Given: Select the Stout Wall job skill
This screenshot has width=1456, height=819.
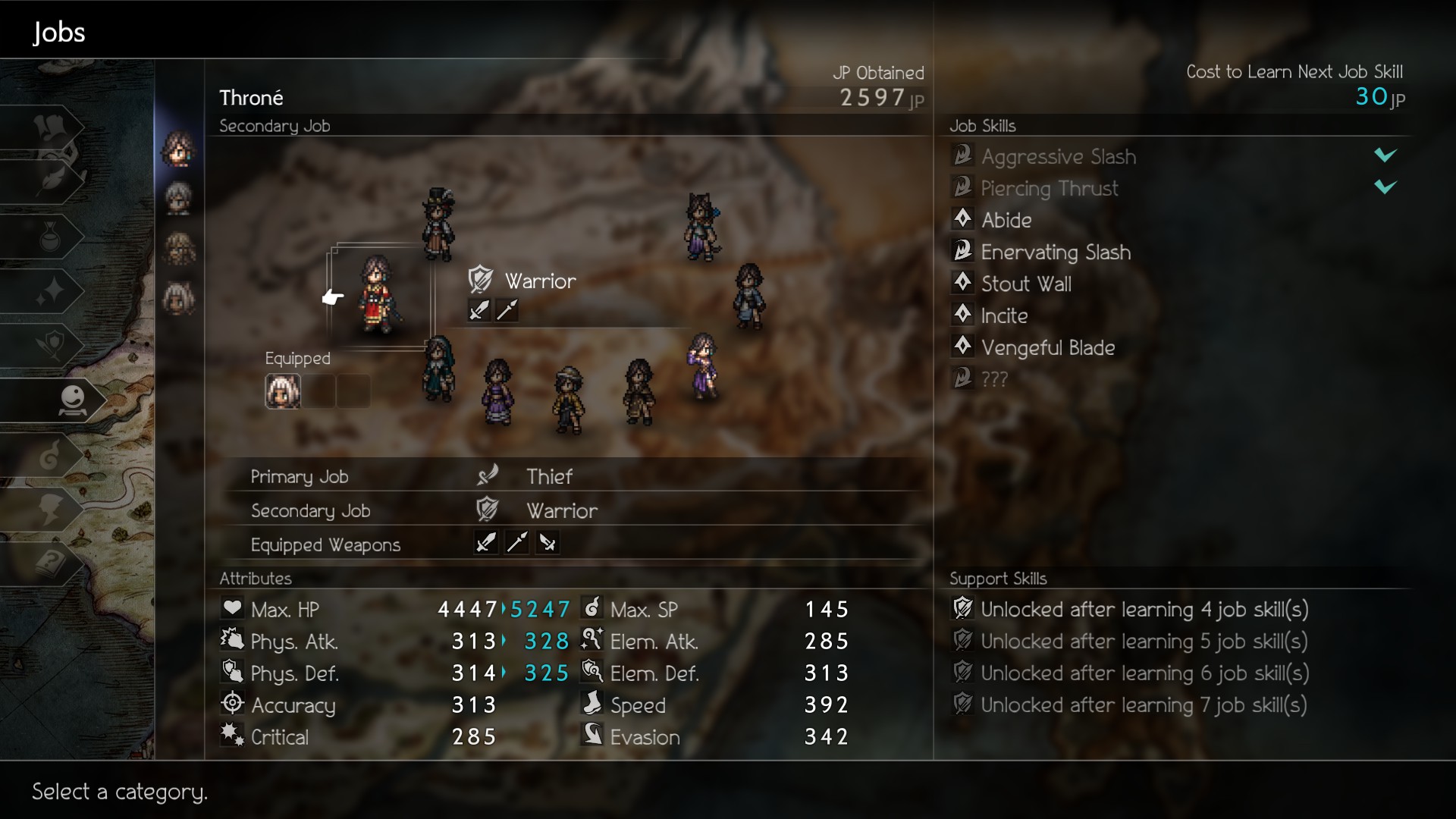Looking at the screenshot, I should (x=1027, y=284).
